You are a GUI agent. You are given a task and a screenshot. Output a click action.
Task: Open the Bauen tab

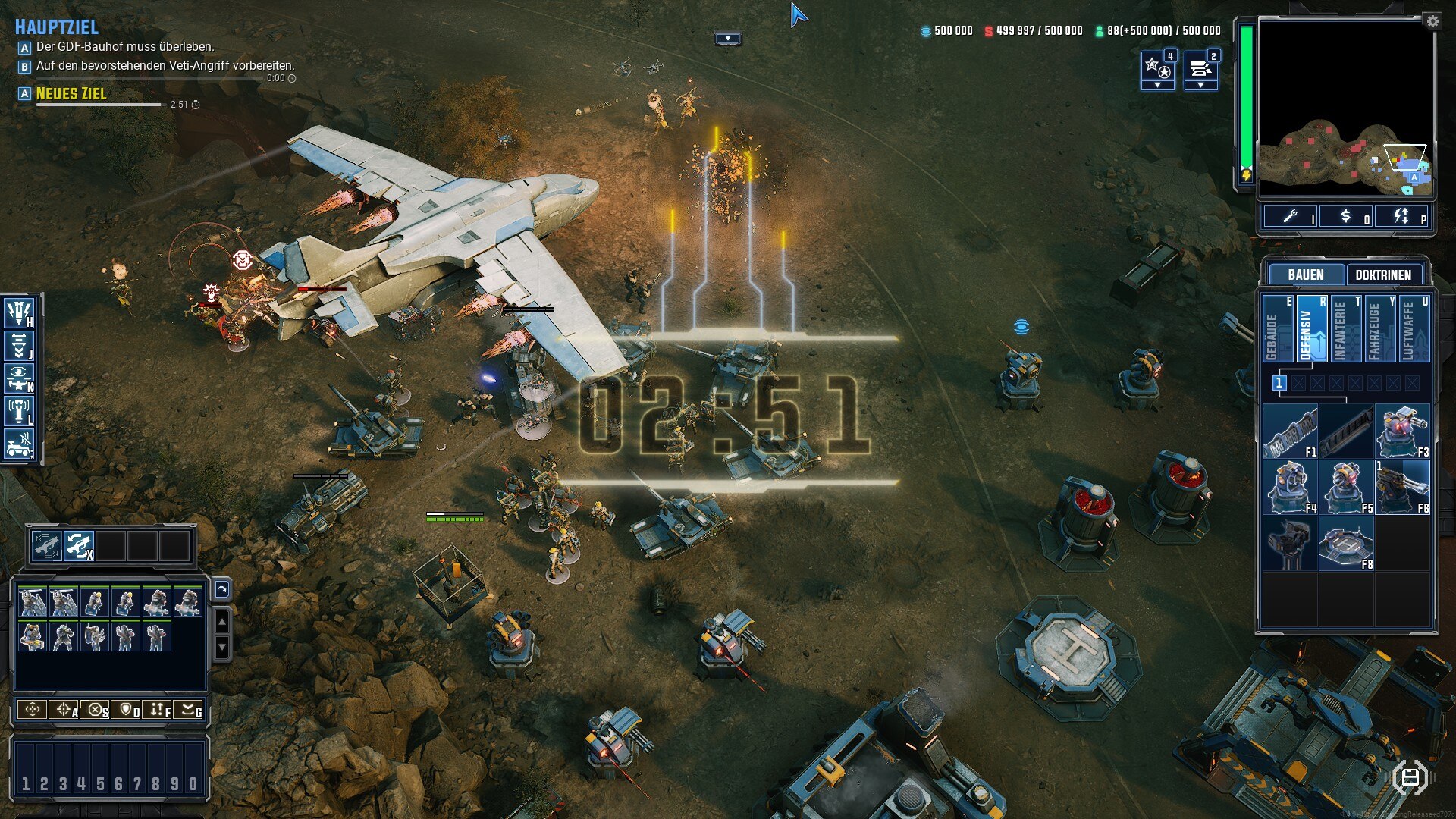[x=1305, y=275]
